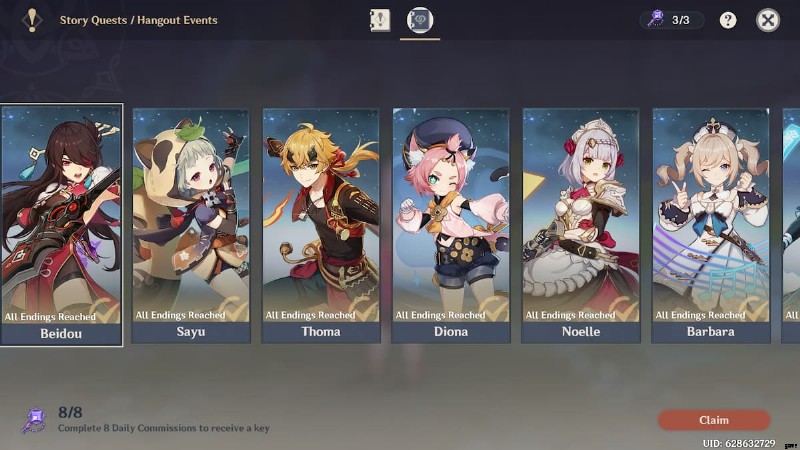Pick the Diona hangout card
The width and height of the screenshot is (800, 450).
tap(451, 225)
